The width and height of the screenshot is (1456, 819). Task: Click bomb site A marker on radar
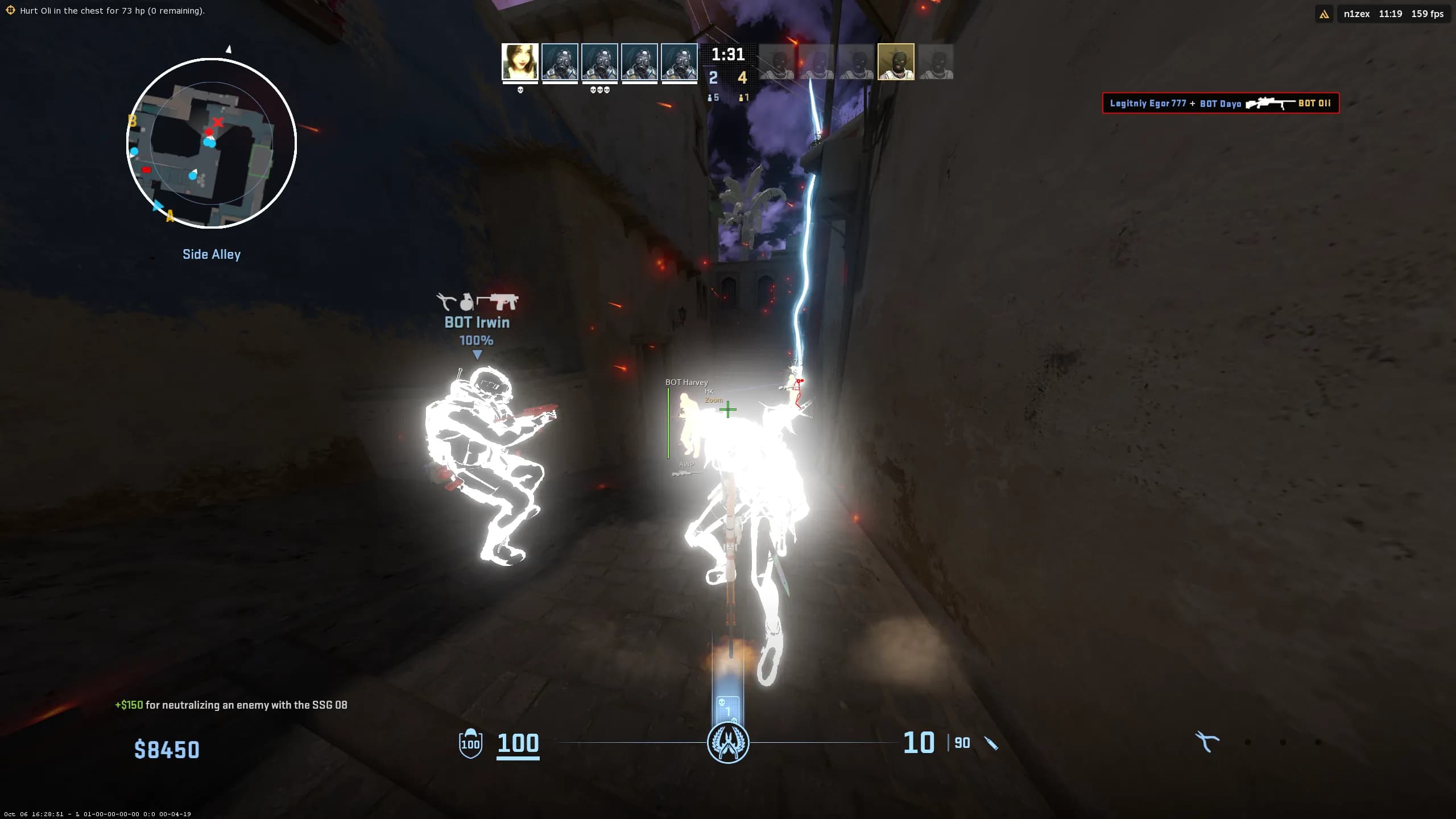169,216
